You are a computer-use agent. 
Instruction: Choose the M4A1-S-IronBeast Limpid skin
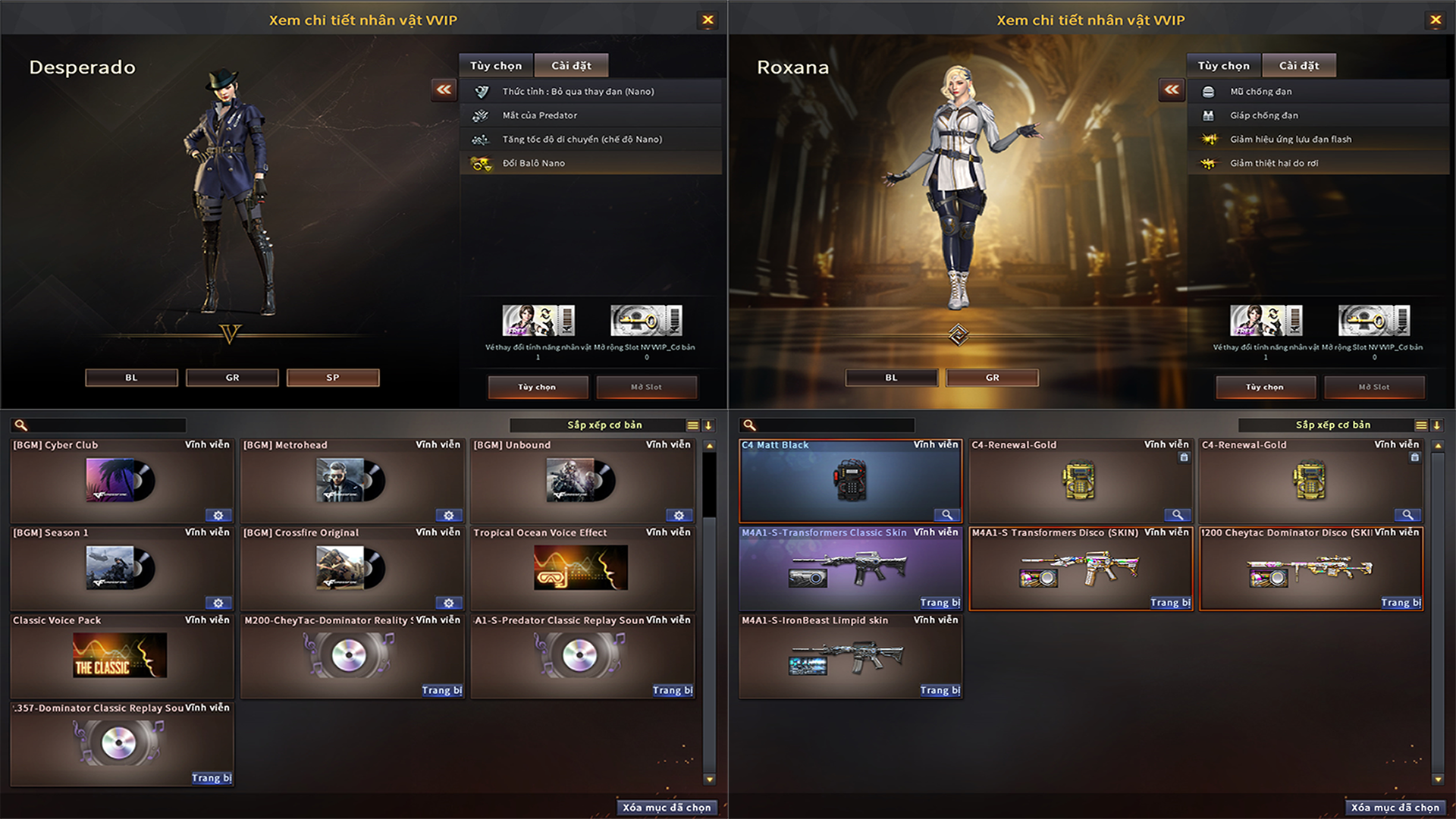click(x=850, y=656)
